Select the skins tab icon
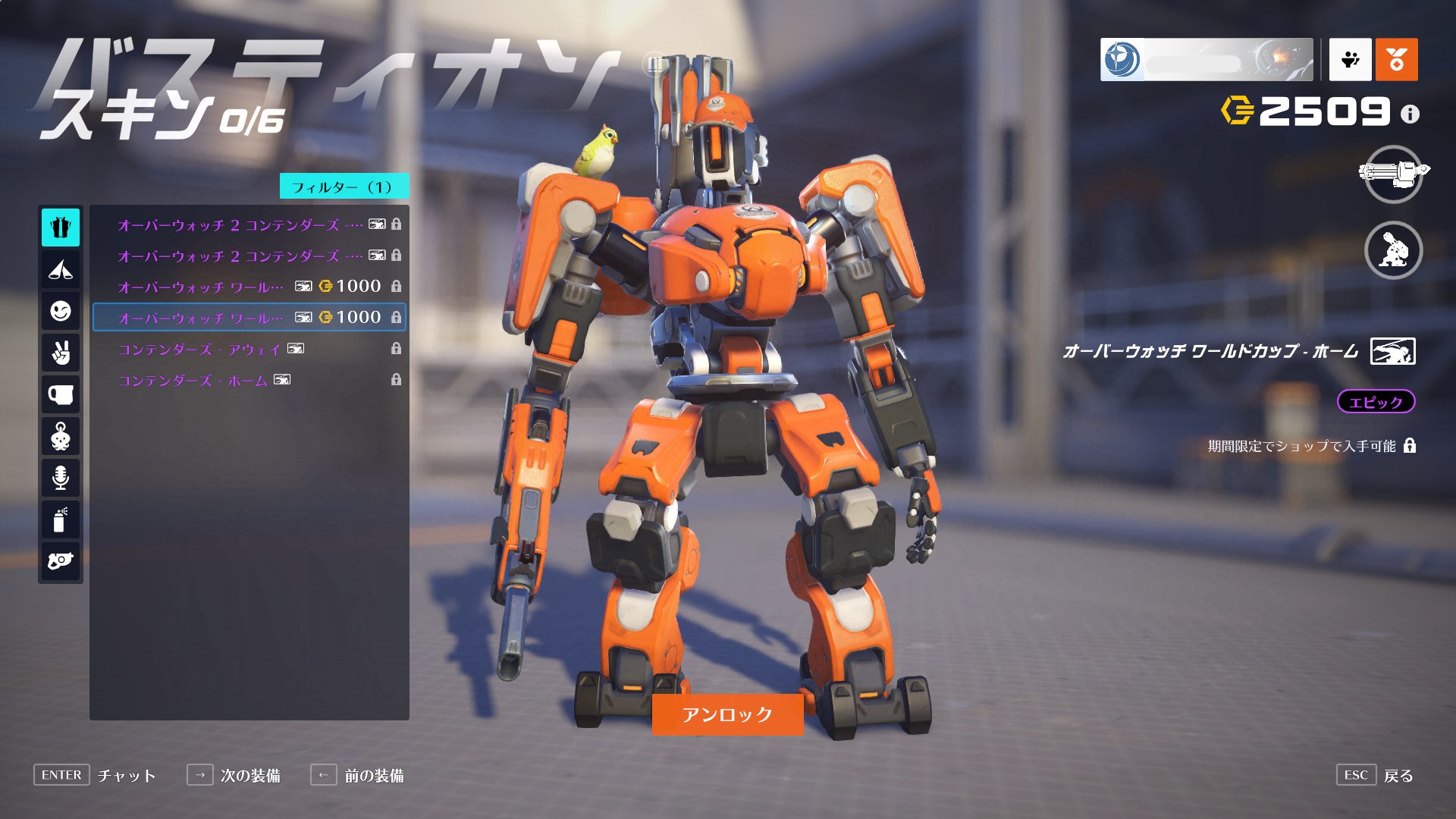The image size is (1456, 819). tap(61, 227)
